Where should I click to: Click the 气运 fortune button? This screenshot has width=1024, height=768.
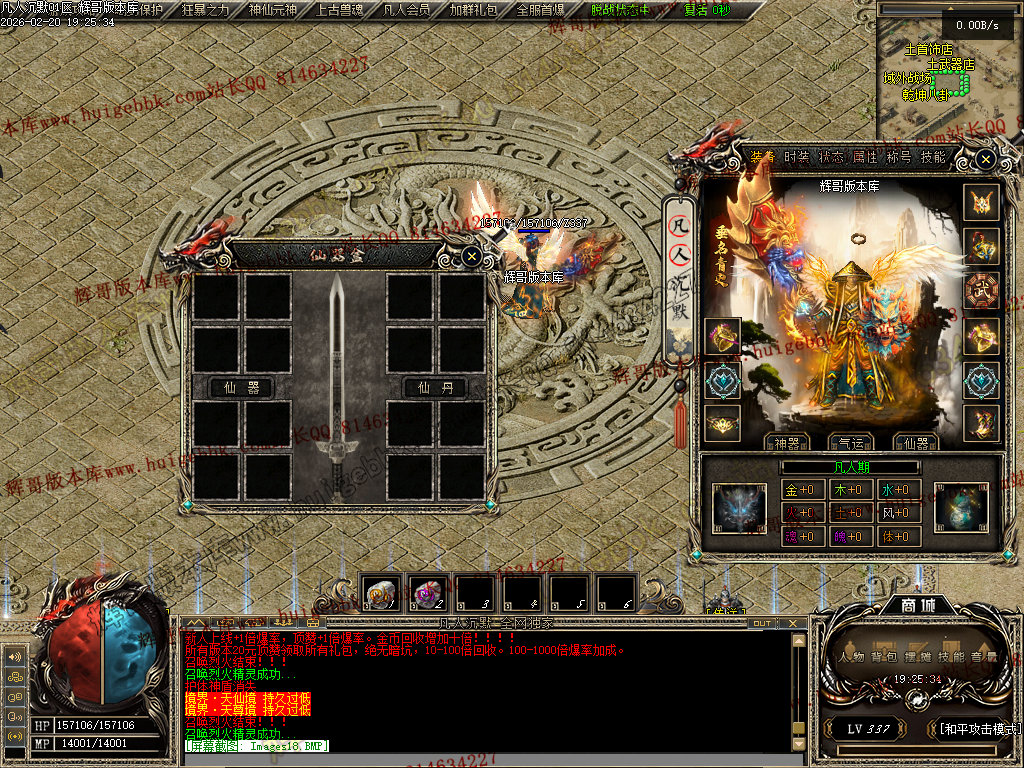[x=849, y=442]
